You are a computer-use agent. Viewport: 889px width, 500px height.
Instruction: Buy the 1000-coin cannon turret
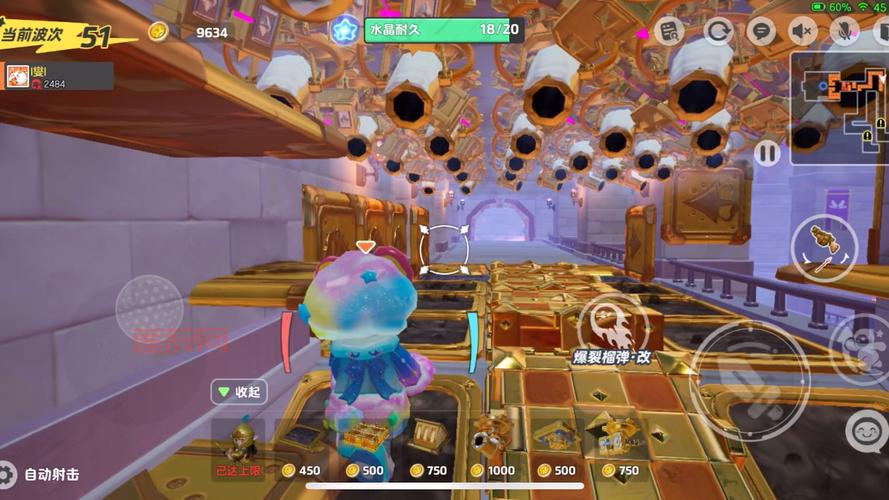click(492, 440)
